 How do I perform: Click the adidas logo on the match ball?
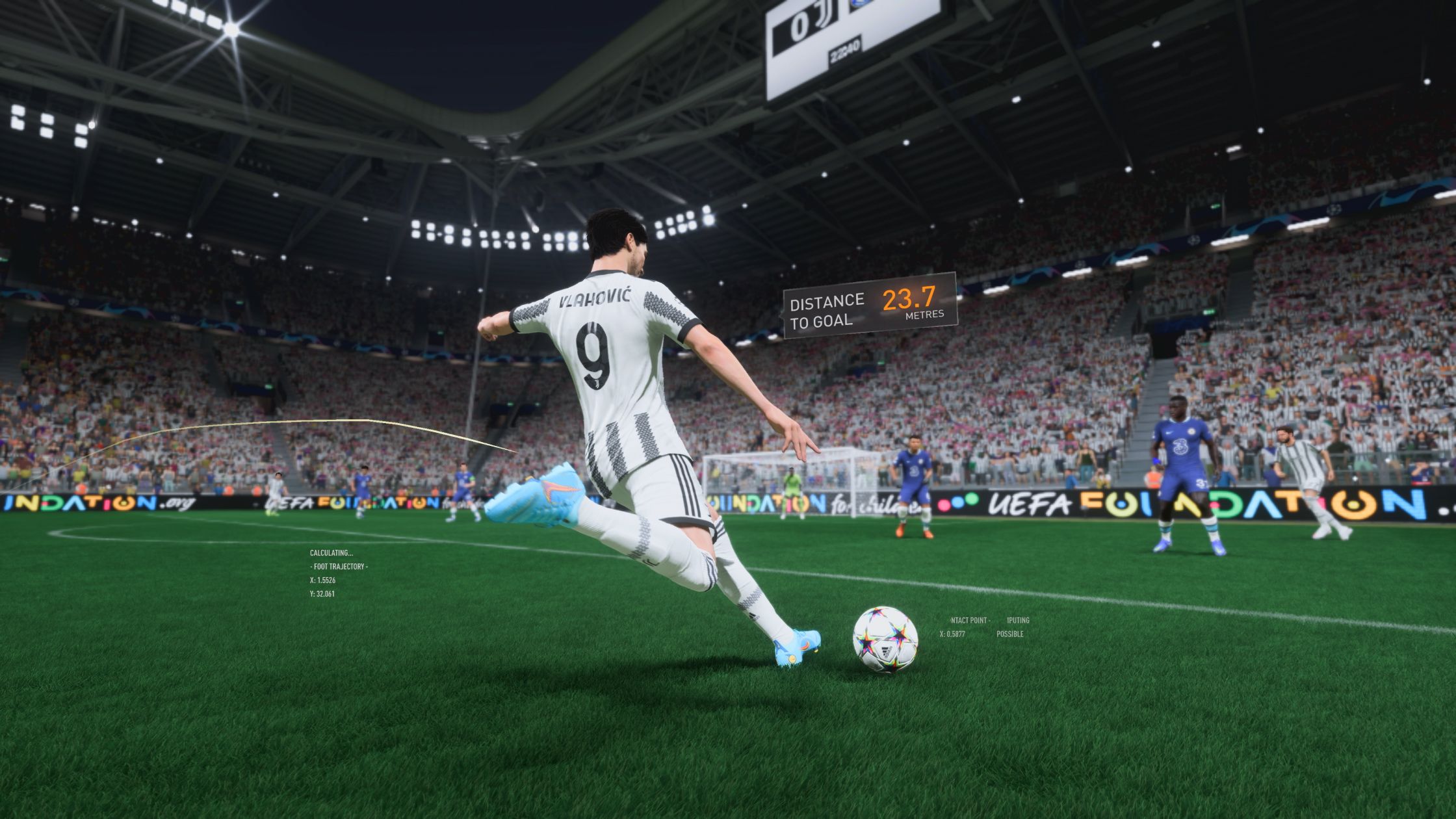(885, 651)
